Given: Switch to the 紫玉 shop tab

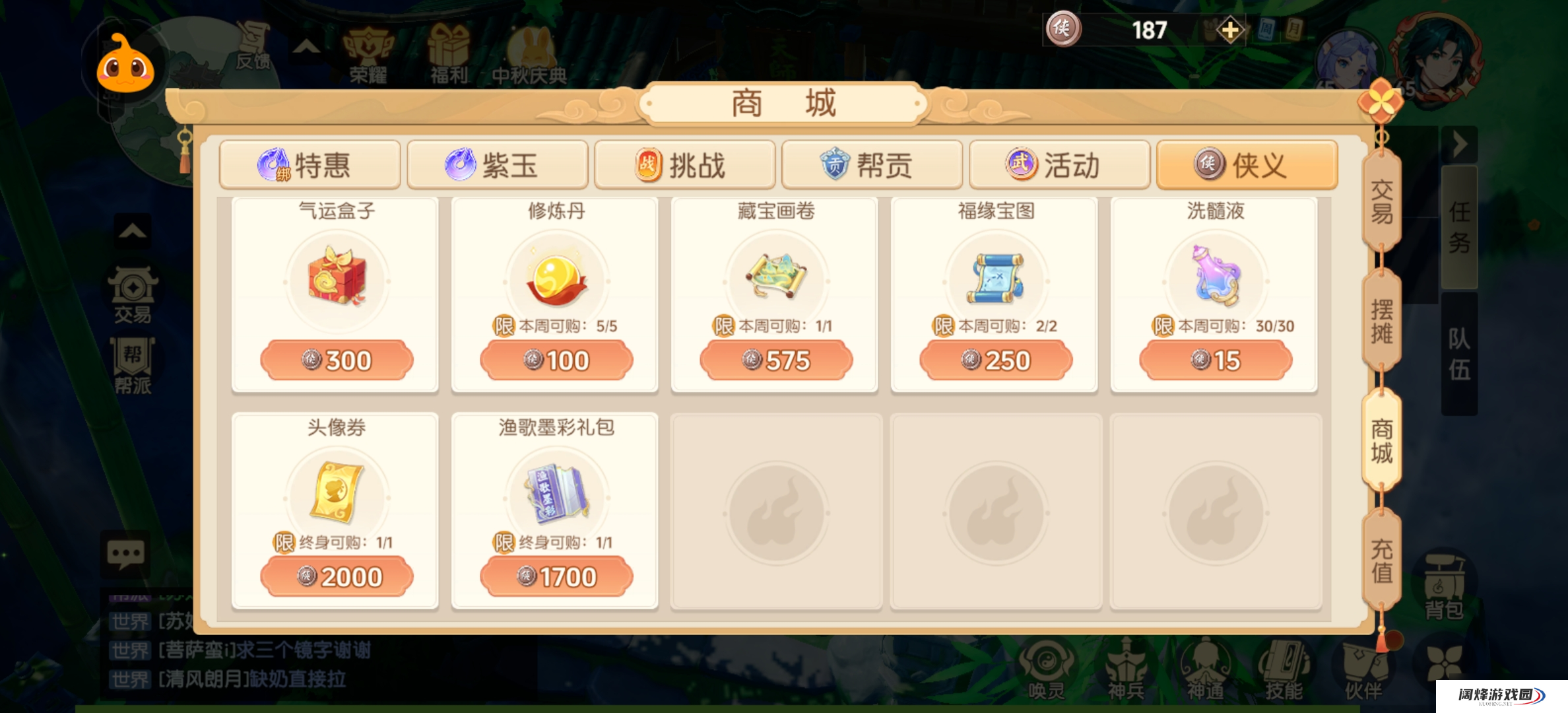Looking at the screenshot, I should pyautogui.click(x=497, y=166).
